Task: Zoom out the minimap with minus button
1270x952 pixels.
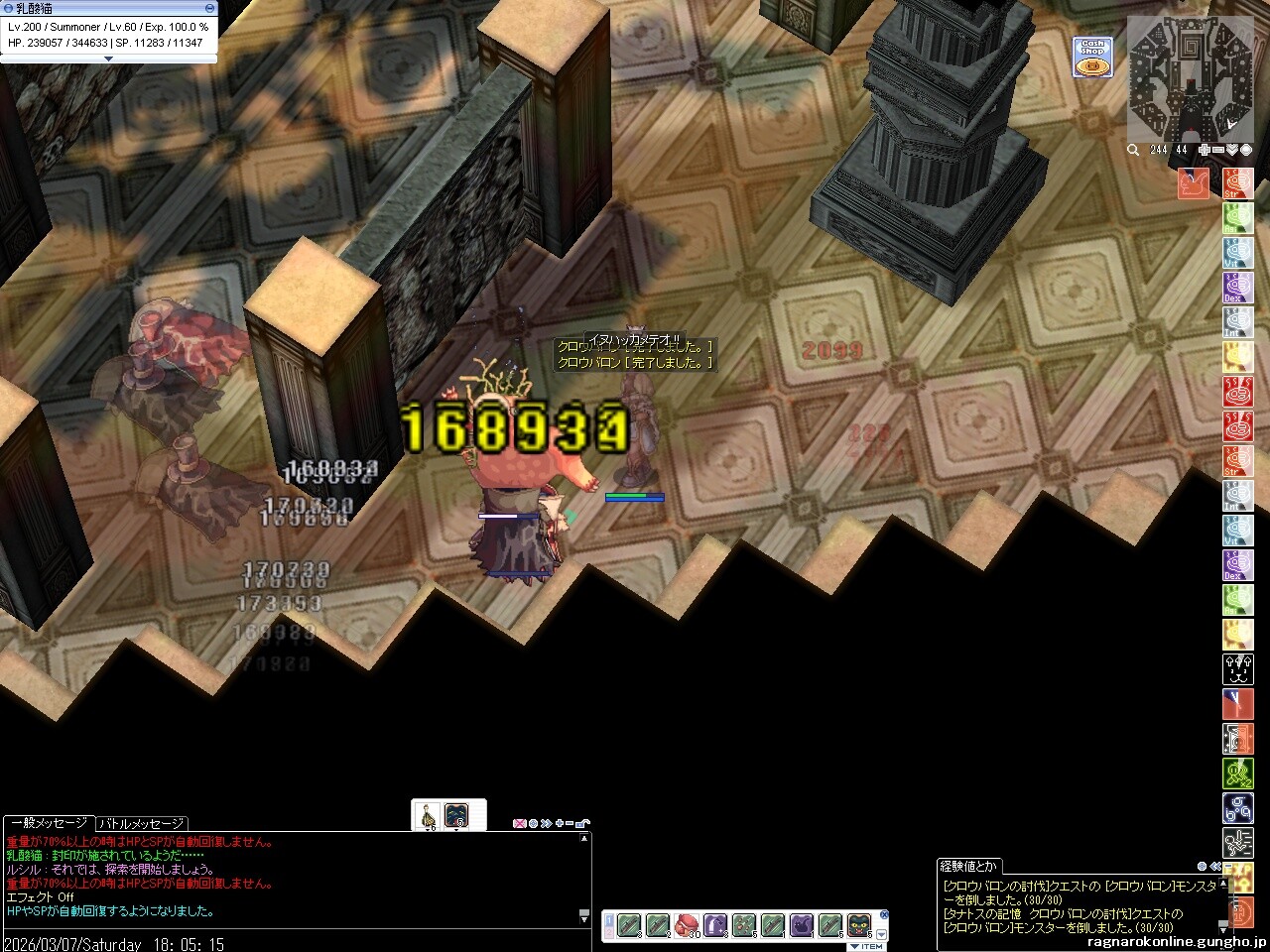Action: pos(1218,150)
